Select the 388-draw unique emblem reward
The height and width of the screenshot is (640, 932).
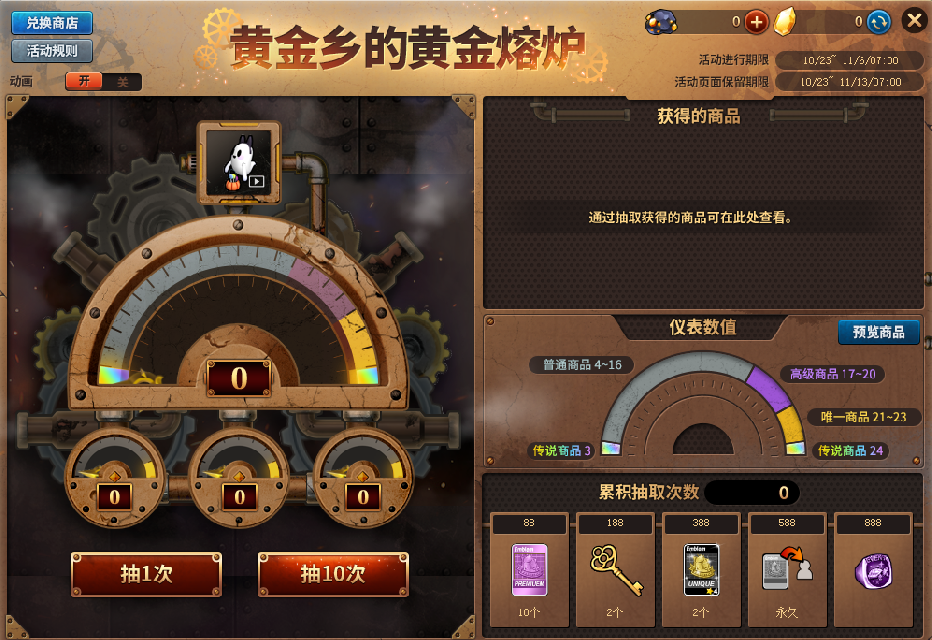[701, 570]
